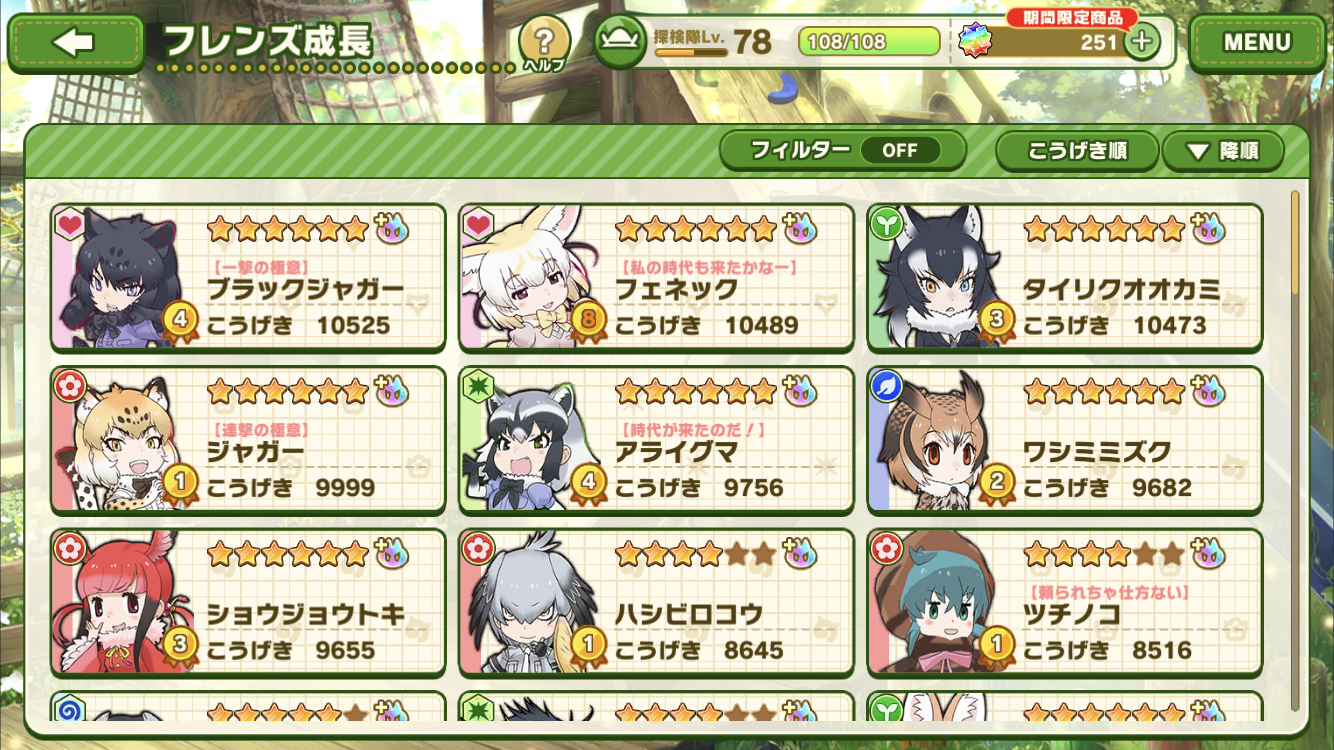This screenshot has height=750, width=1334.
Task: Go back using the arrow button
Action: (75, 42)
